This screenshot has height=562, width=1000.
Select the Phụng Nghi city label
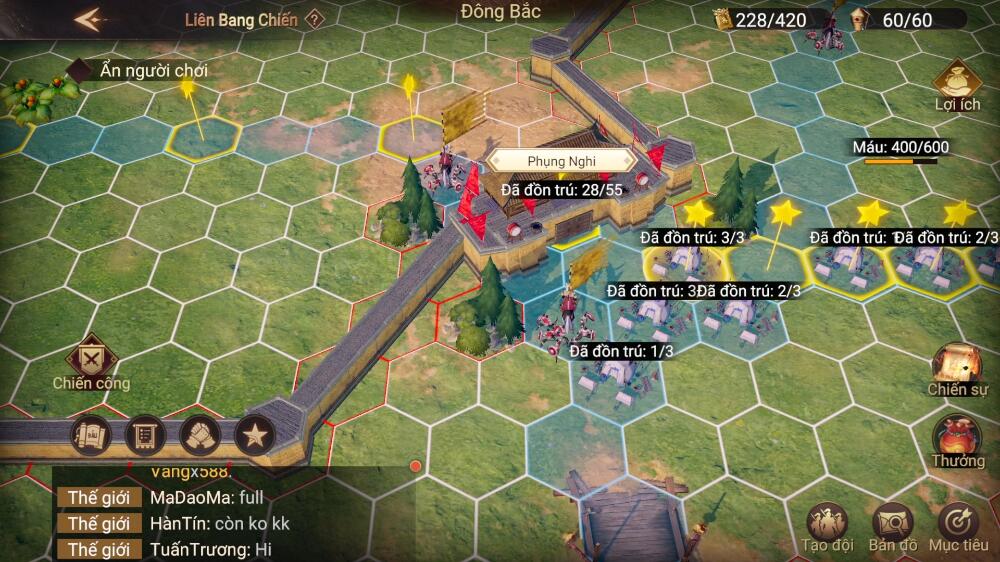(x=561, y=160)
